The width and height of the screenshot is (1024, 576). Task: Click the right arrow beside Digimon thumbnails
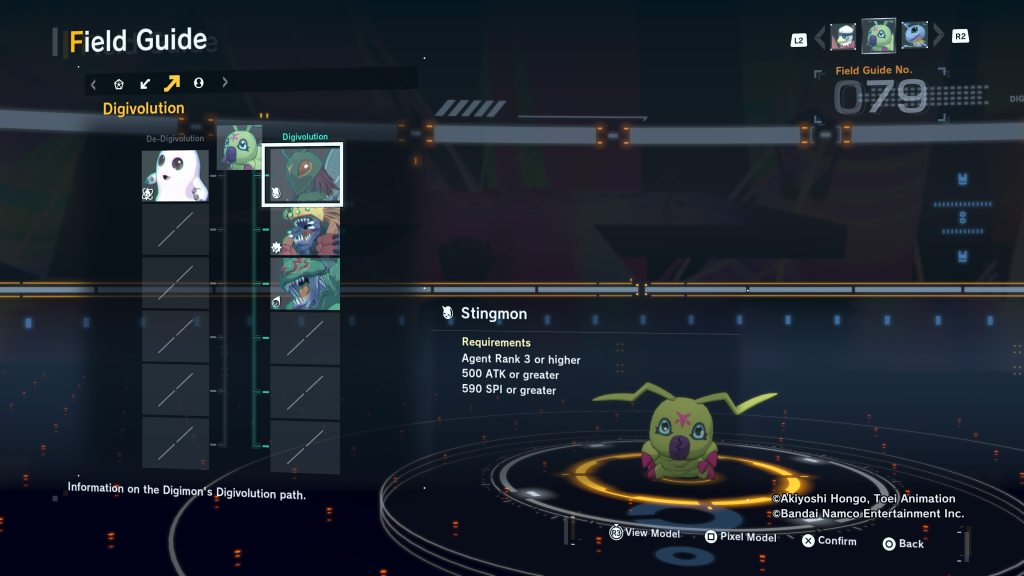[938, 38]
